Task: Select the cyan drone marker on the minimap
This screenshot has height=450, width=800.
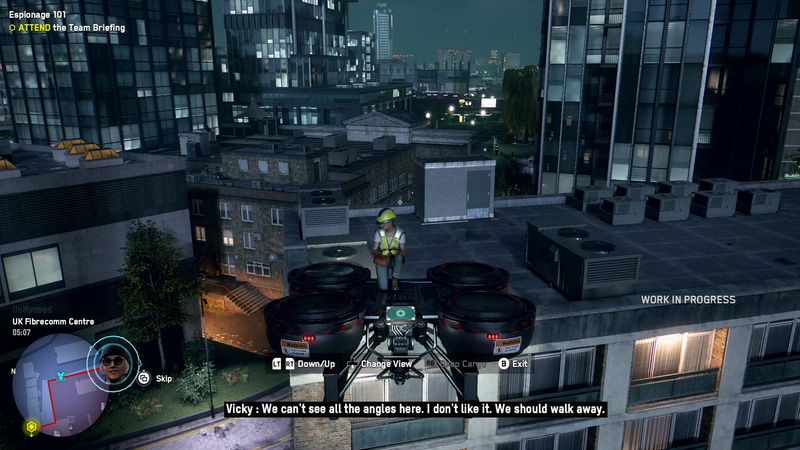Action: 61,376
